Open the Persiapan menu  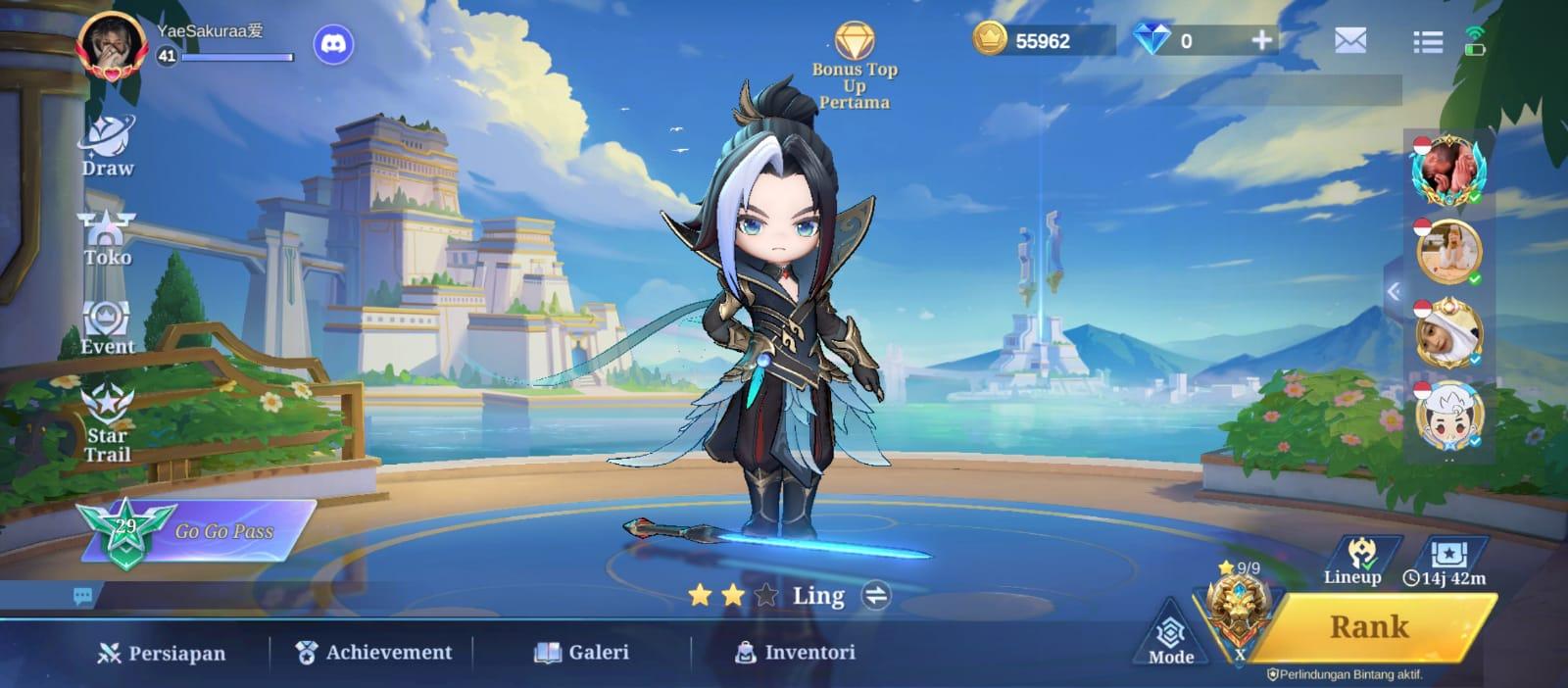point(162,653)
